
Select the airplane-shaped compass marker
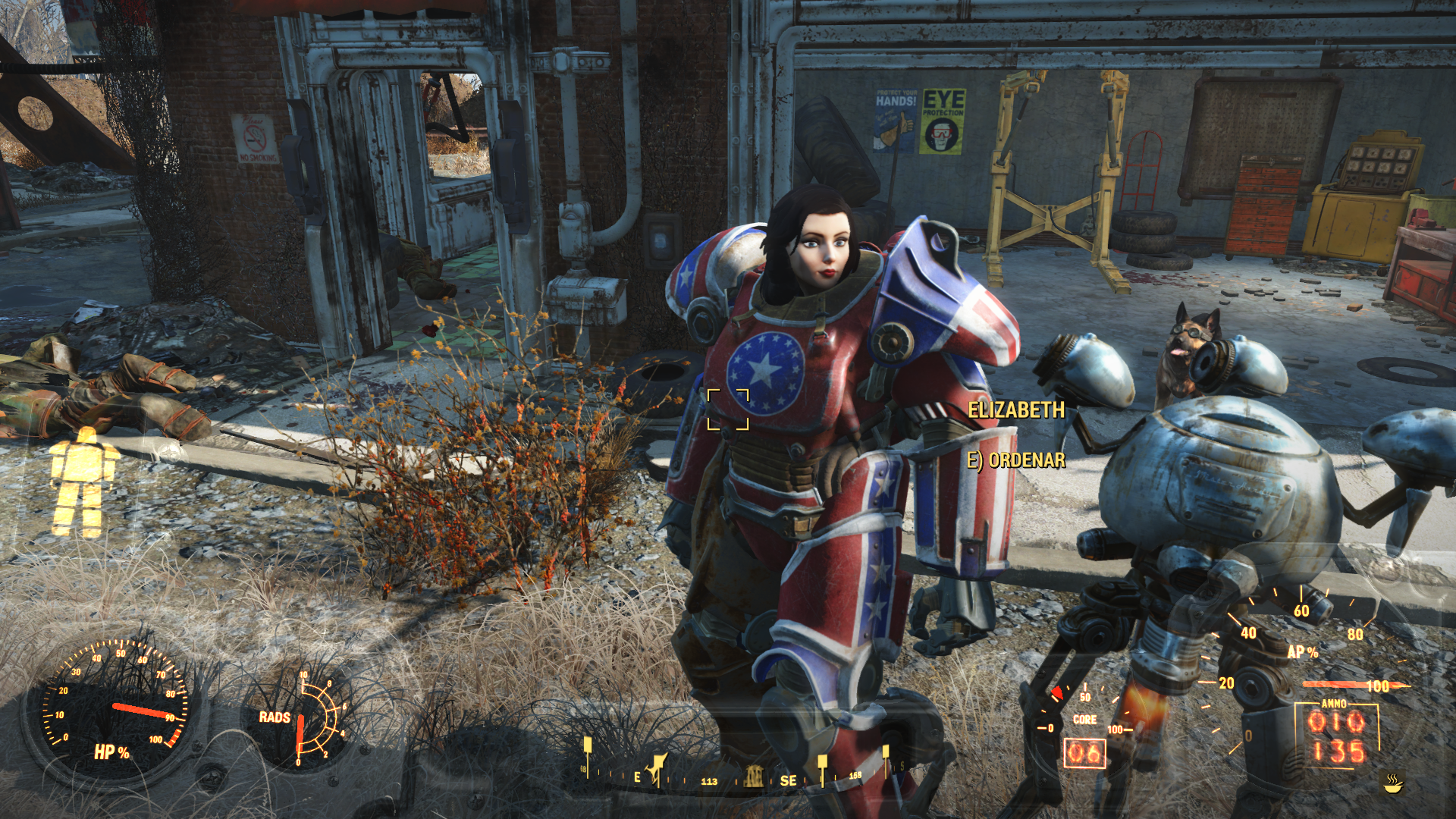(x=657, y=768)
